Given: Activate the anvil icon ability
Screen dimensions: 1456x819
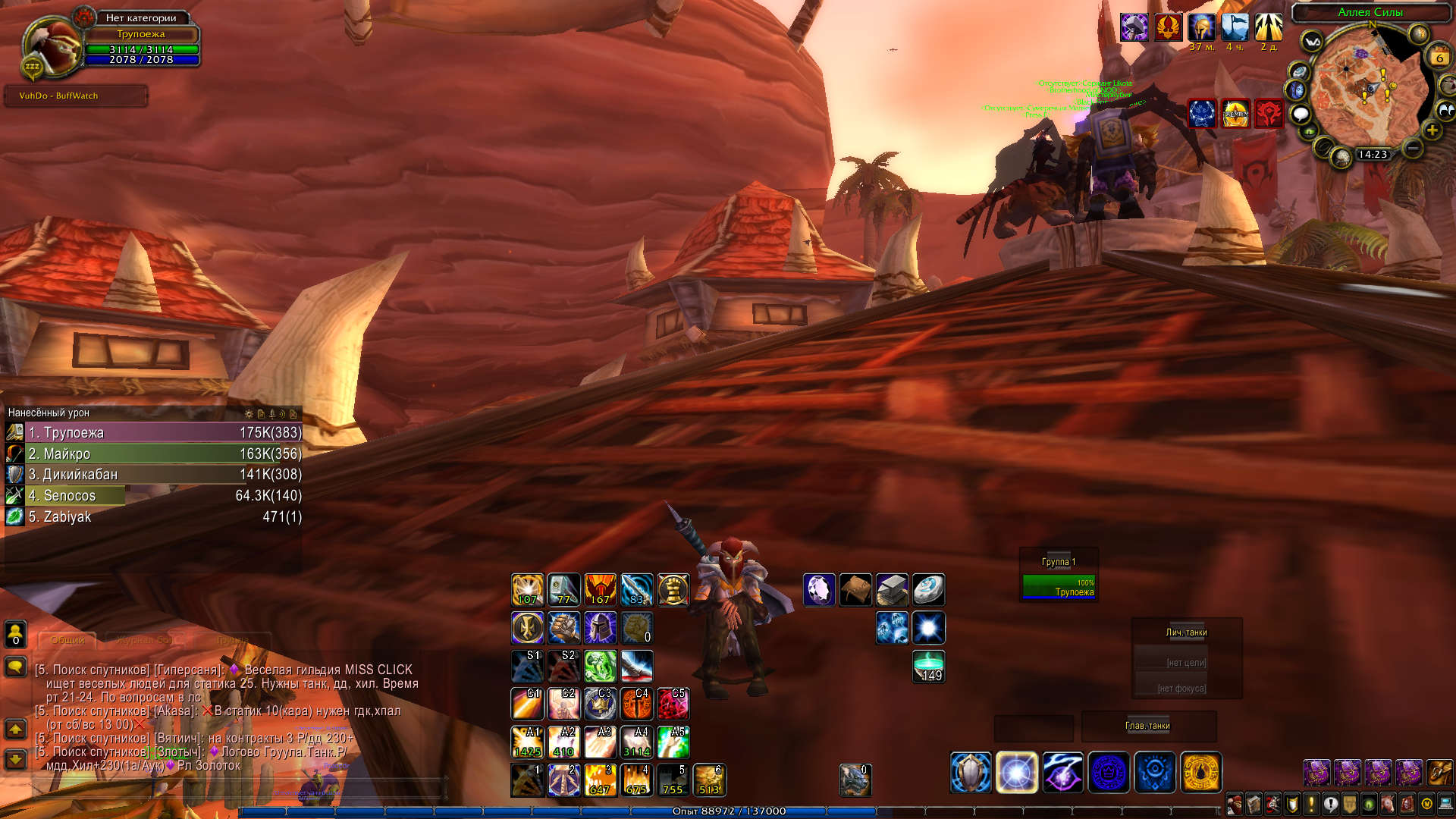Looking at the screenshot, I should point(892,590).
